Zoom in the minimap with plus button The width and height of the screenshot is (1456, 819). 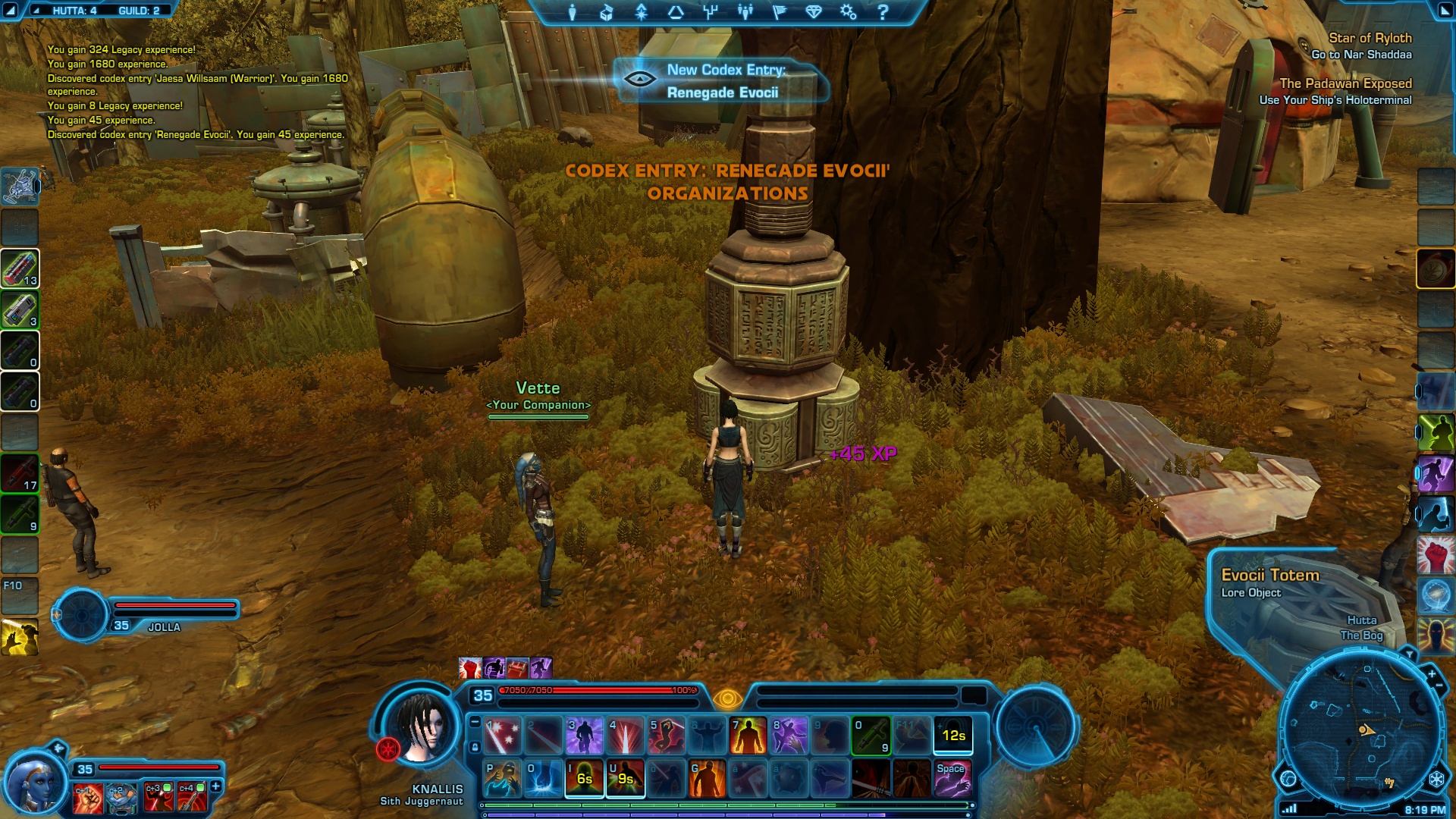click(1432, 674)
